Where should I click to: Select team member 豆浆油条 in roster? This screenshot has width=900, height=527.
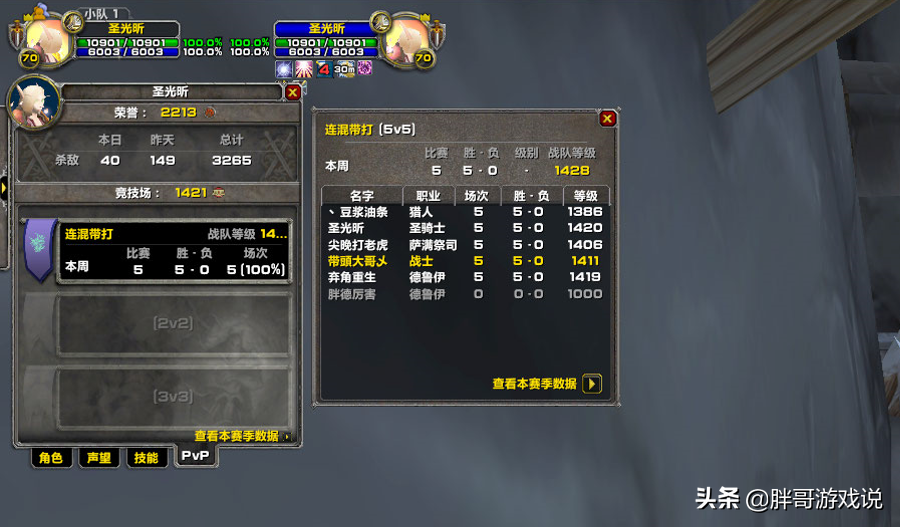(358, 212)
